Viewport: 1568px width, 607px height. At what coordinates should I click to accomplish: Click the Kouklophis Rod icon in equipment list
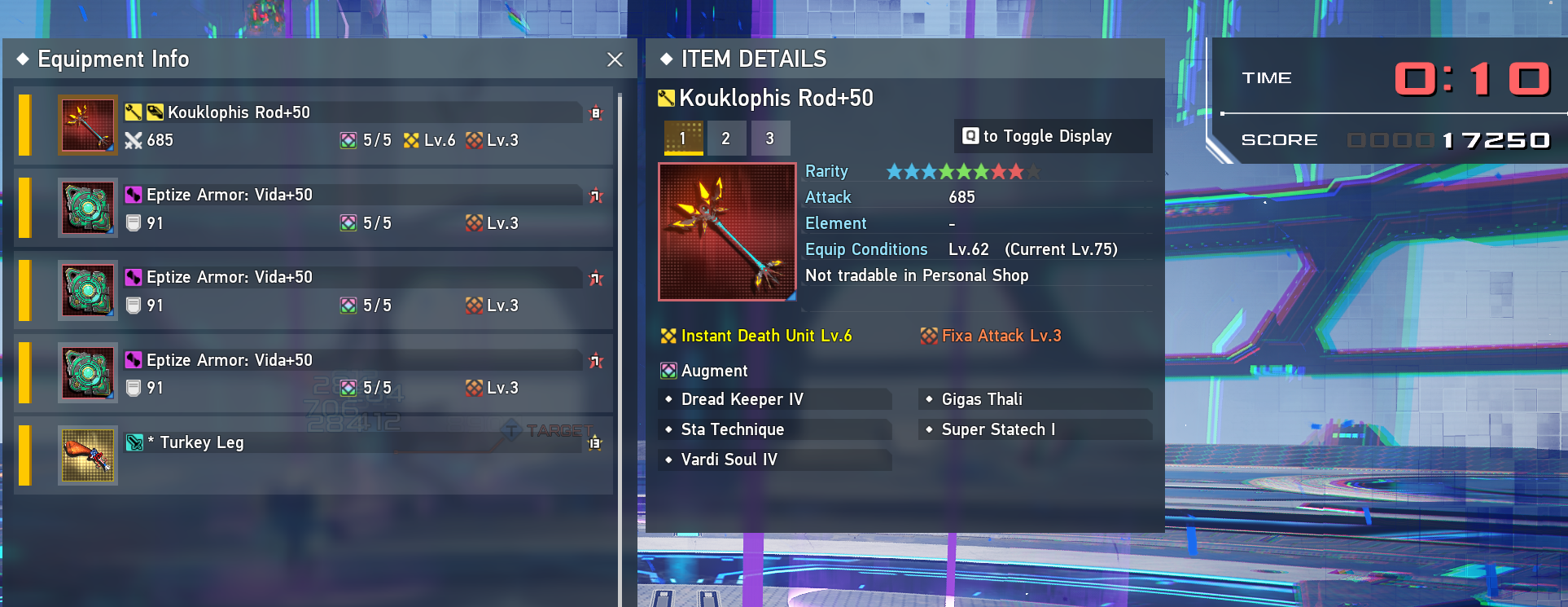[88, 125]
